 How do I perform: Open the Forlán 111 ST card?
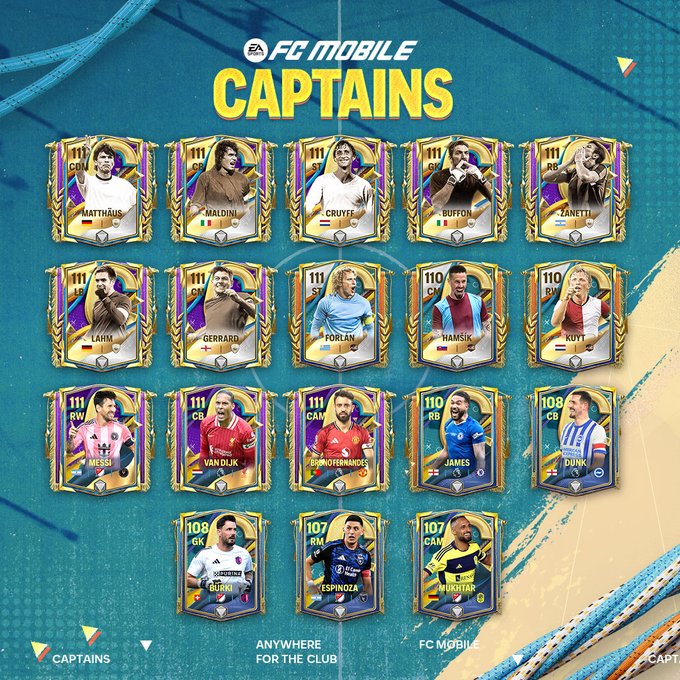click(x=337, y=314)
